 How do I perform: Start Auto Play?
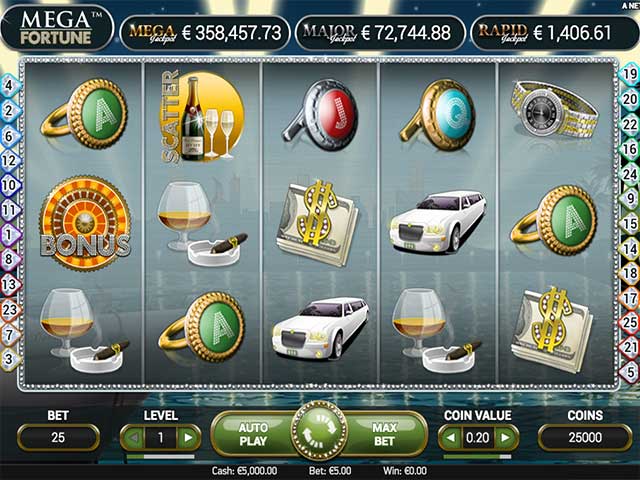click(x=253, y=433)
